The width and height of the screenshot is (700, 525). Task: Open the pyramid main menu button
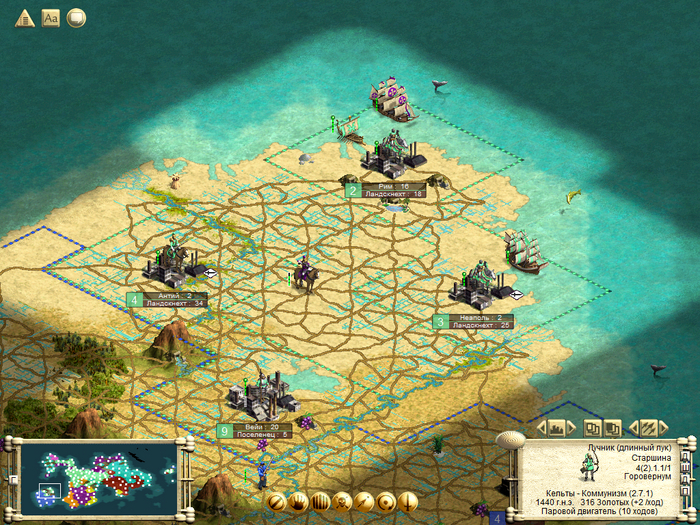point(24,18)
